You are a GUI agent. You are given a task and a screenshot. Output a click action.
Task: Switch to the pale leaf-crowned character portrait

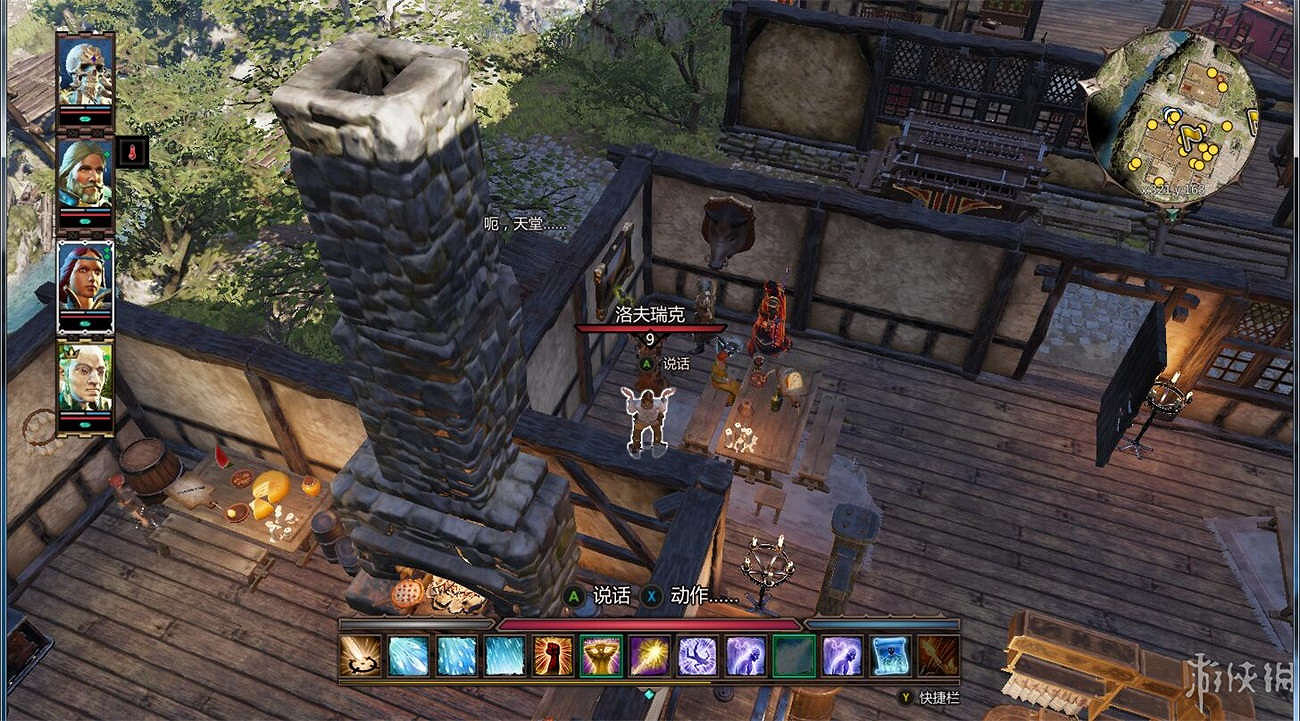pyautogui.click(x=85, y=377)
